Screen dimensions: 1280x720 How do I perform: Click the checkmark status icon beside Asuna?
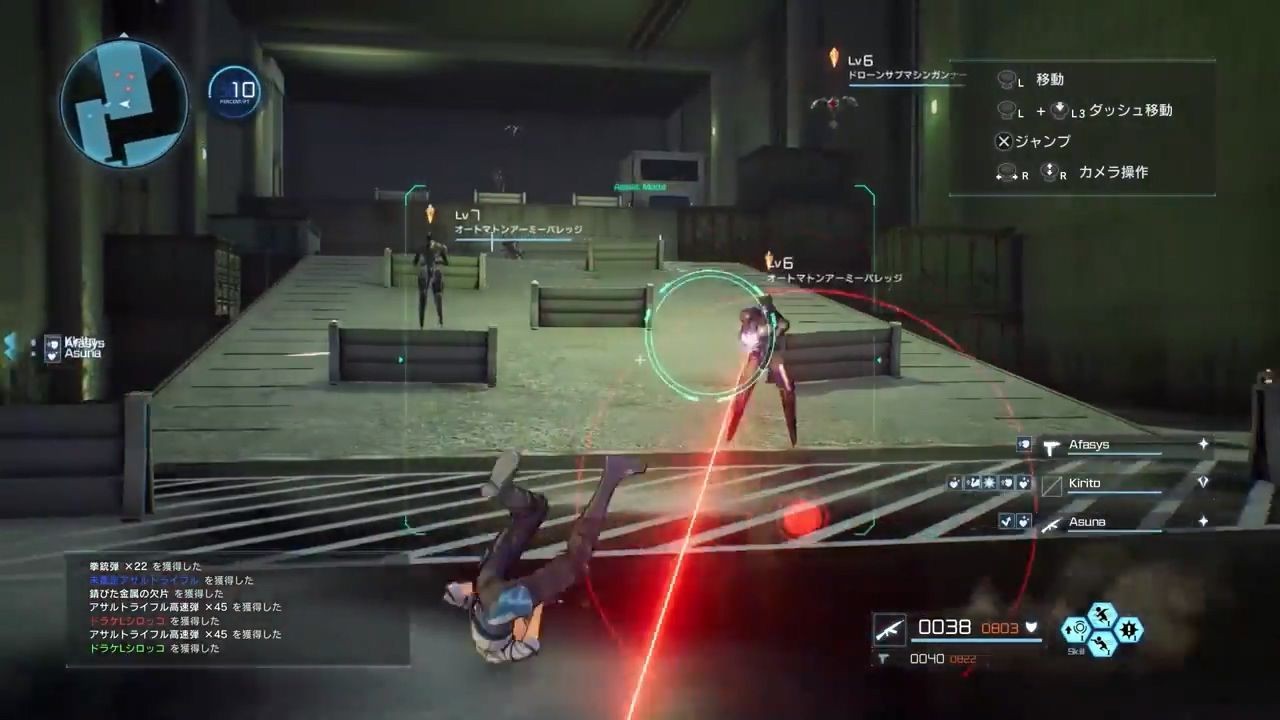[x=1007, y=521]
